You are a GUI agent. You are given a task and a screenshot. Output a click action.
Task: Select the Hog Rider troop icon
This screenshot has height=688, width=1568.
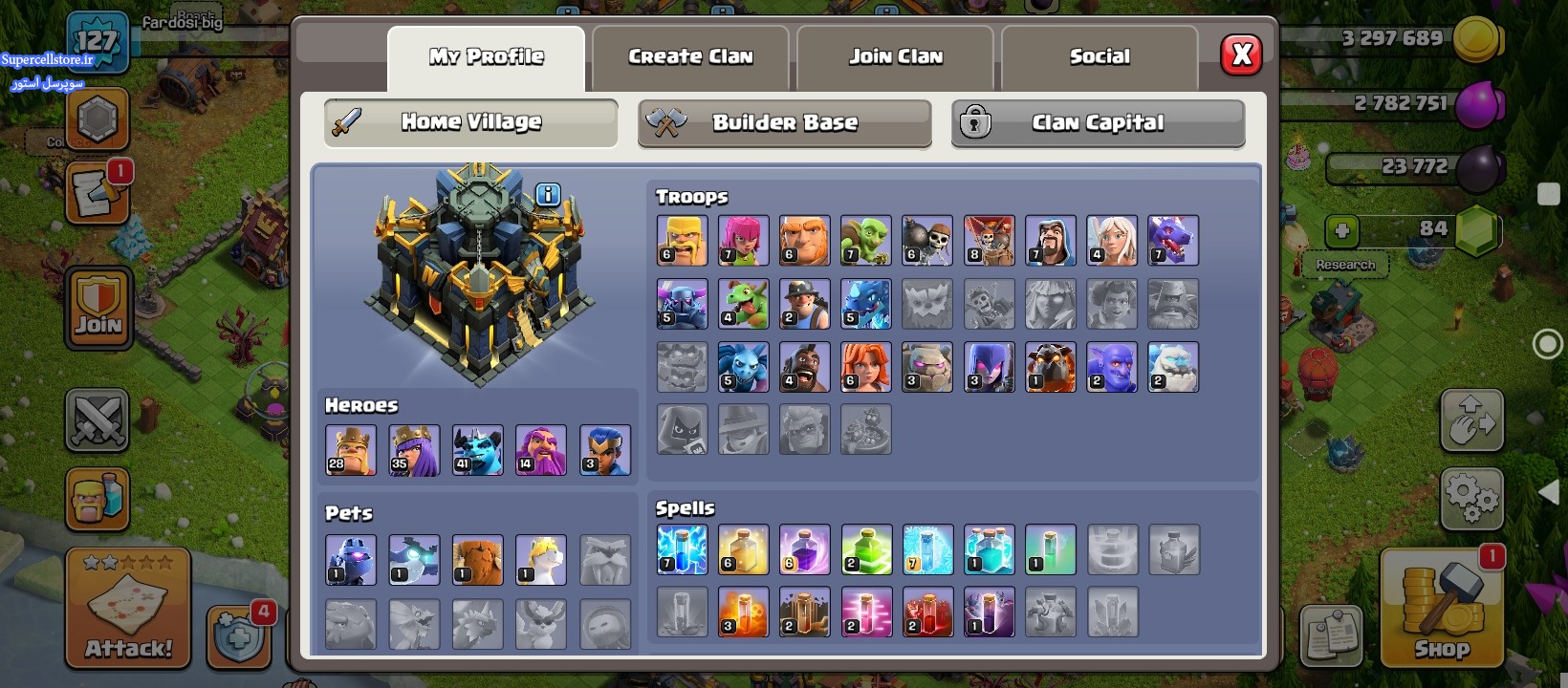[804, 367]
